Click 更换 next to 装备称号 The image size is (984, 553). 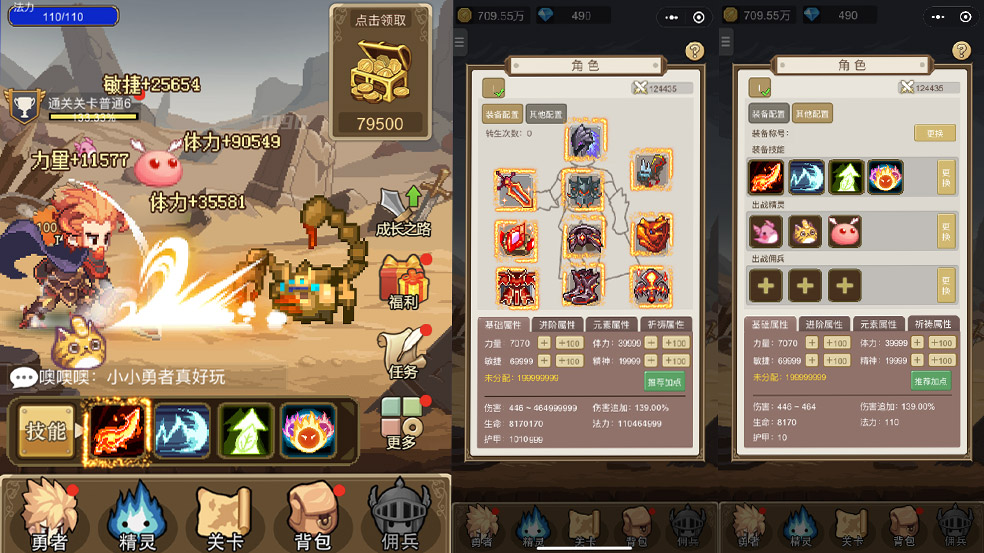pyautogui.click(x=934, y=133)
